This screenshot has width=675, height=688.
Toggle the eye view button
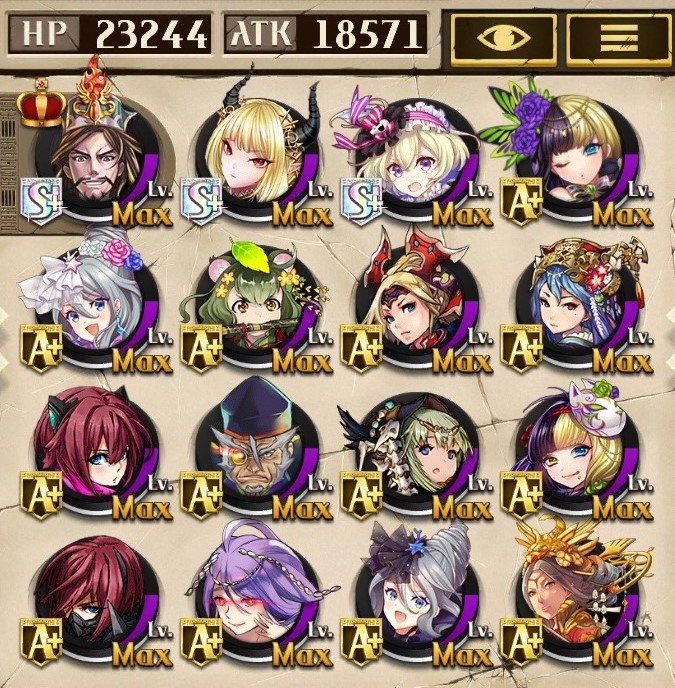point(504,38)
